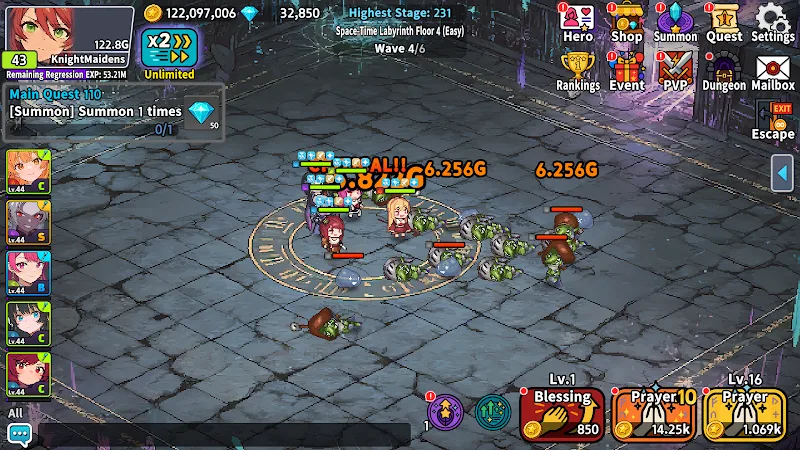
Task: Click the Escape exit button
Action: (772, 120)
